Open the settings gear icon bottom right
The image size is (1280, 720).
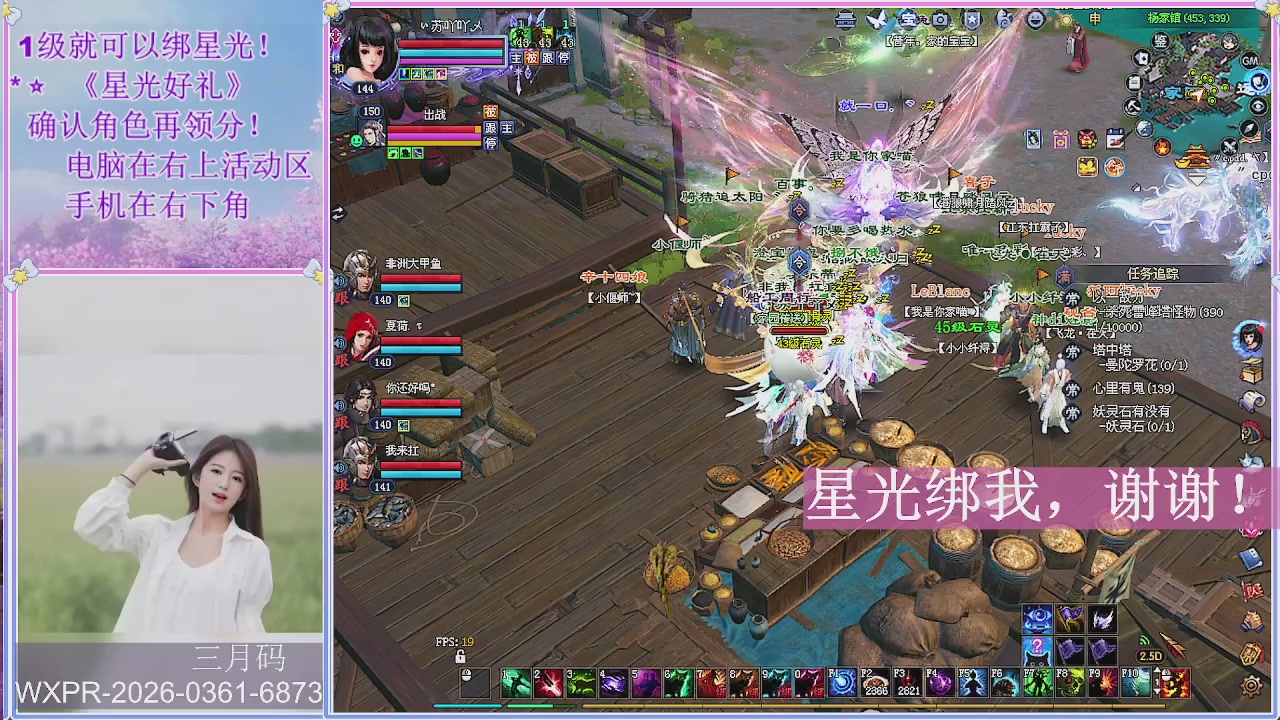pos(1252,686)
